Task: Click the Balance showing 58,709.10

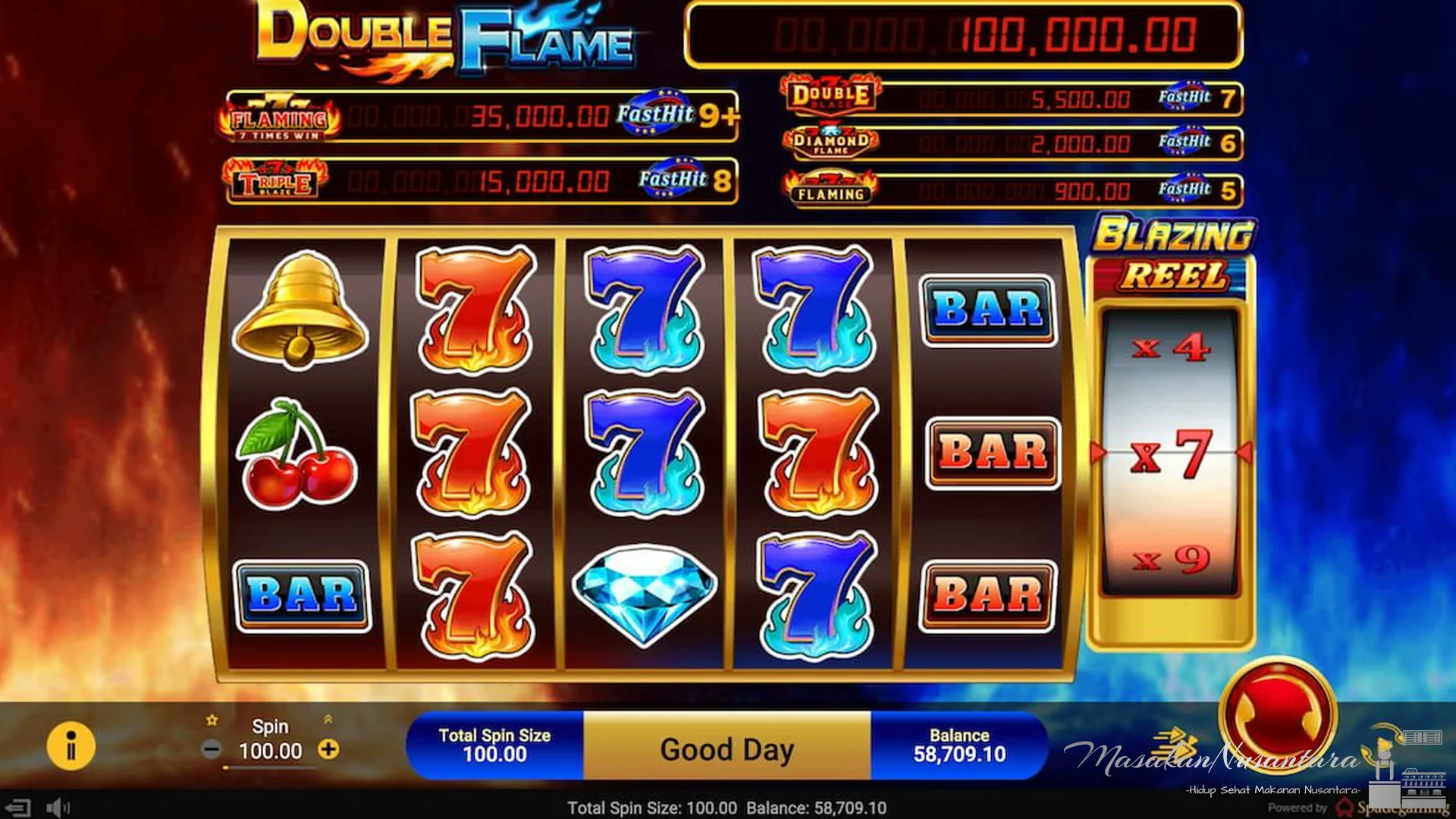Action: (x=959, y=746)
